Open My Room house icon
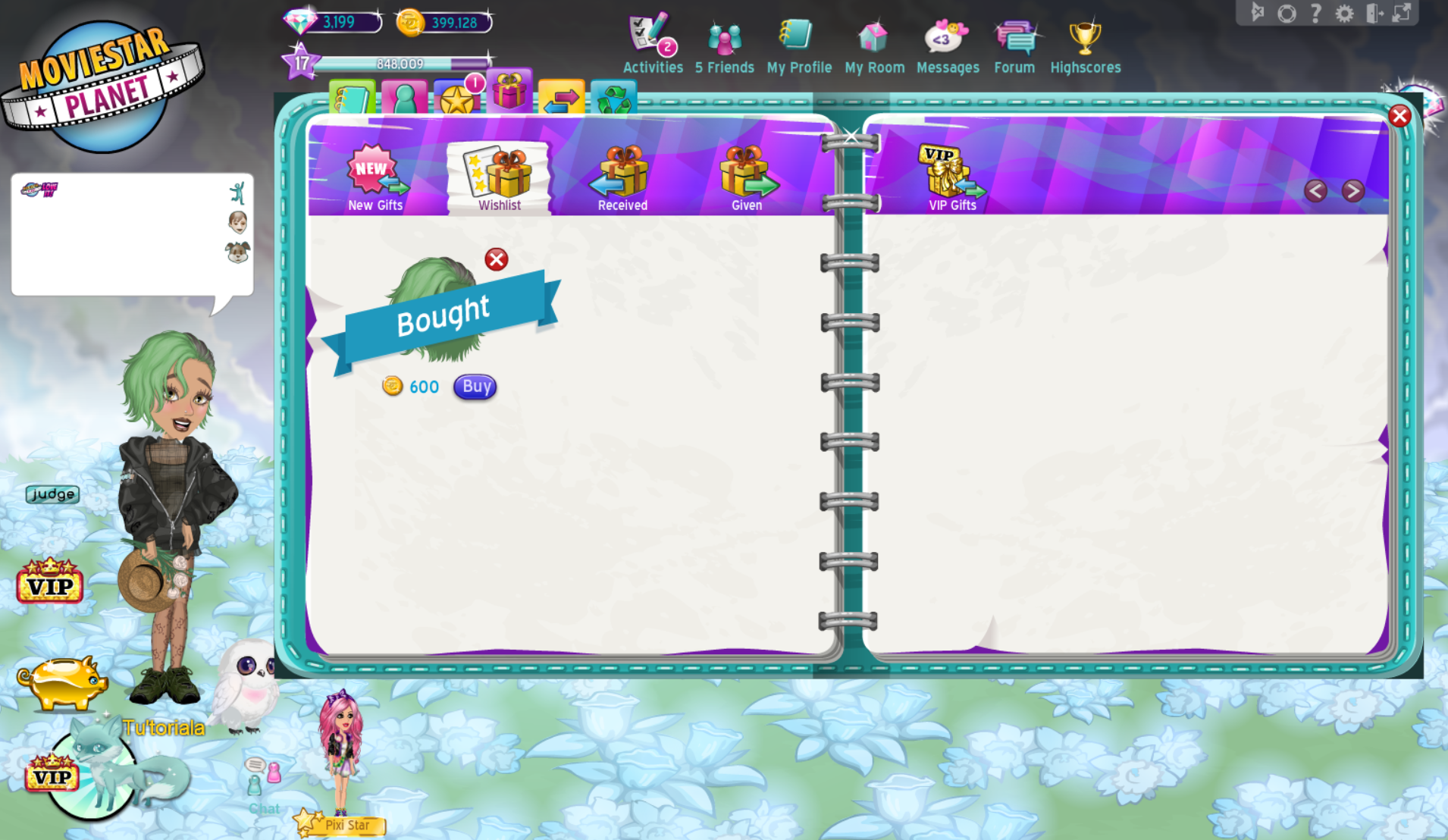 click(873, 34)
